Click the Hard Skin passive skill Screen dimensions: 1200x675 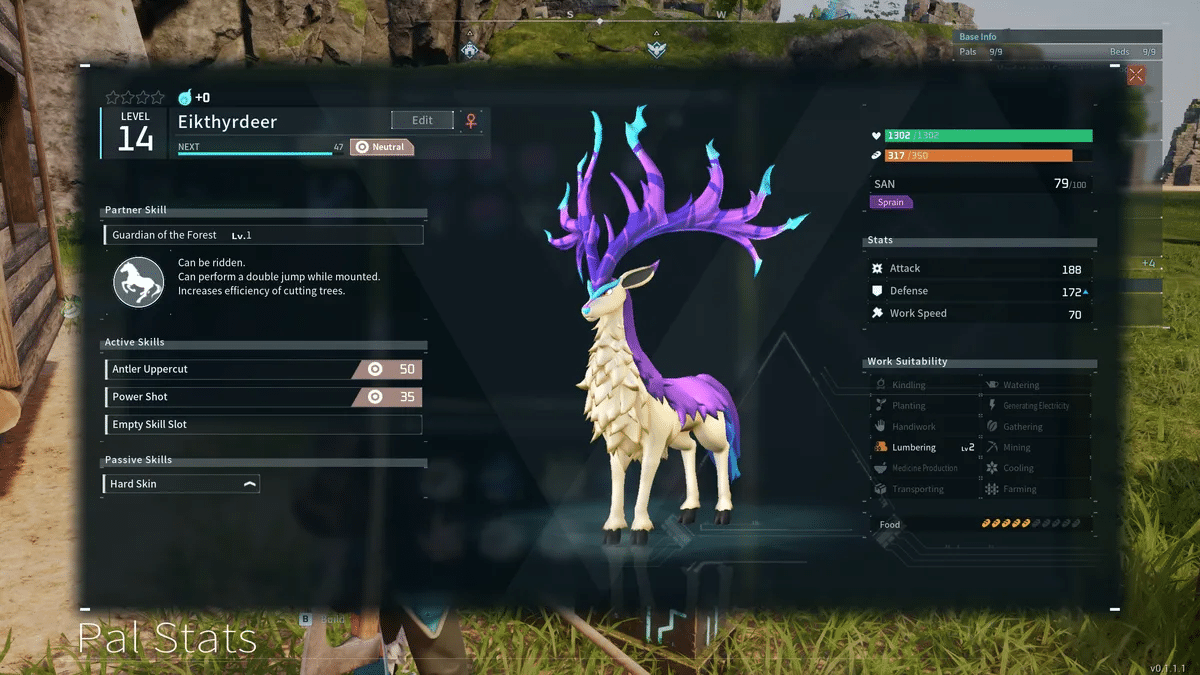pyautogui.click(x=181, y=484)
